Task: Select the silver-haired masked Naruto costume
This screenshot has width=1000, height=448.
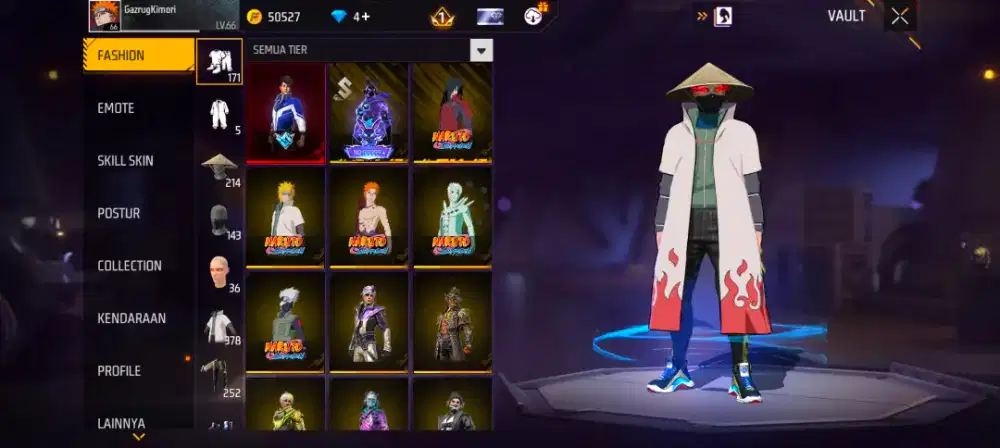Action: (286, 320)
